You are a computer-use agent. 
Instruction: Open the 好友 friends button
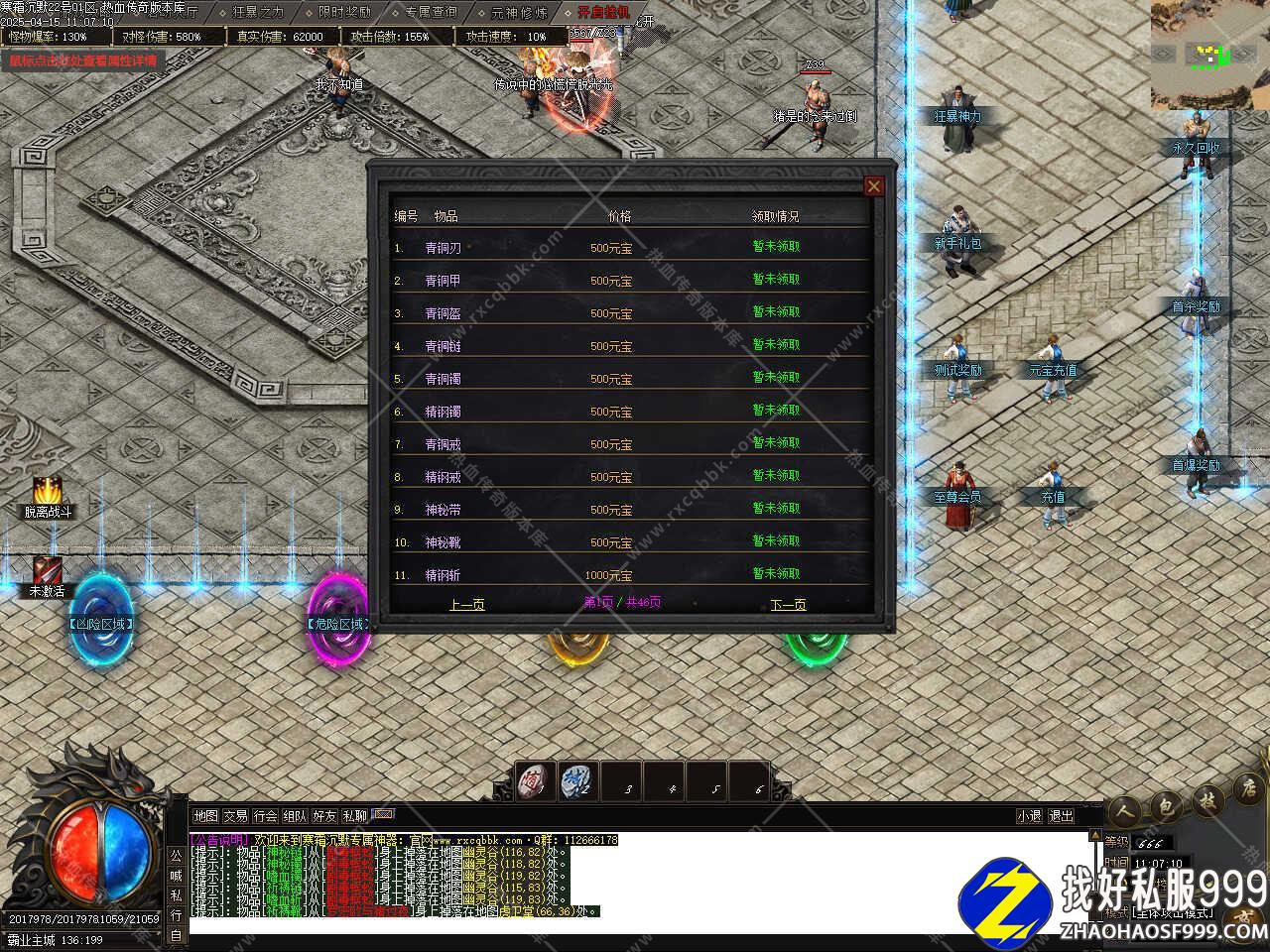[324, 816]
